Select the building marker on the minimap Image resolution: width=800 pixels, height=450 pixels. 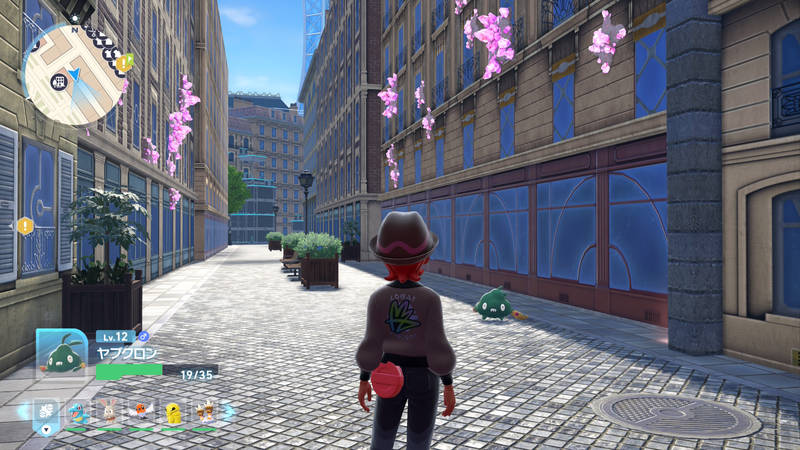click(x=59, y=80)
